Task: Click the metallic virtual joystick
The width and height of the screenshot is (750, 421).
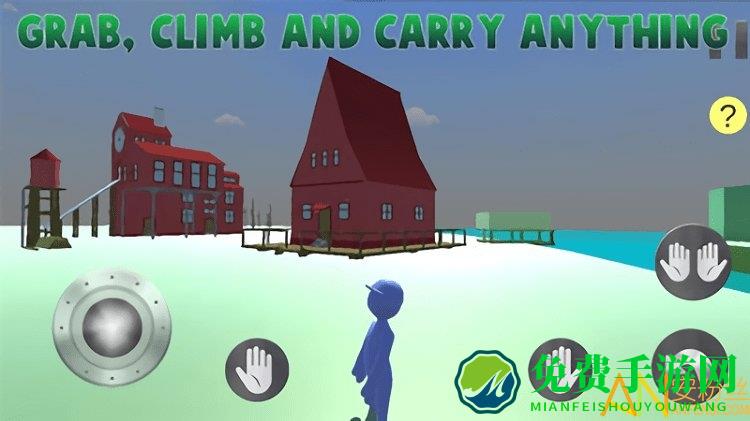Action: coord(112,323)
